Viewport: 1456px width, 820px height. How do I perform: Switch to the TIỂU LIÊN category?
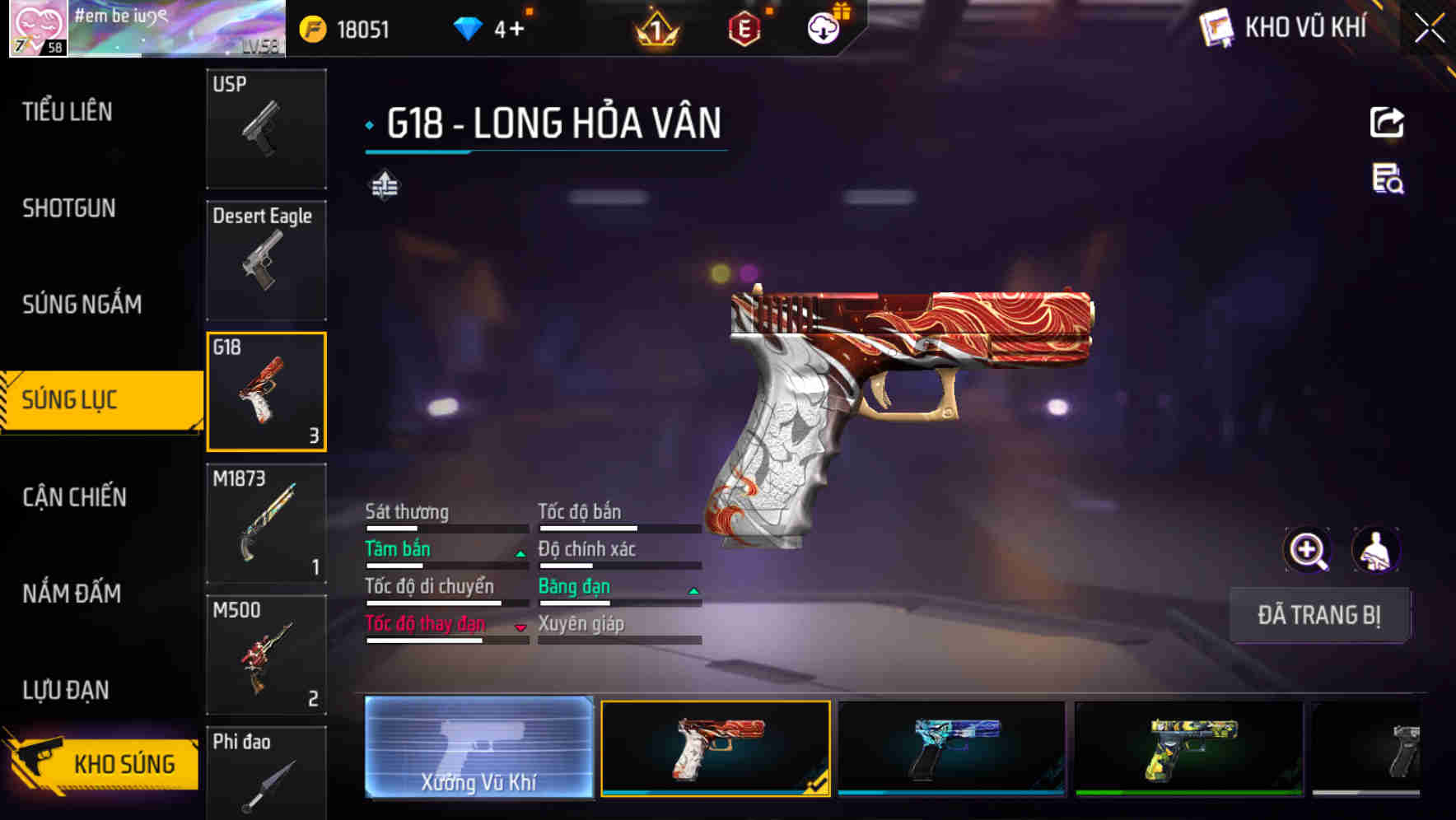(x=68, y=112)
